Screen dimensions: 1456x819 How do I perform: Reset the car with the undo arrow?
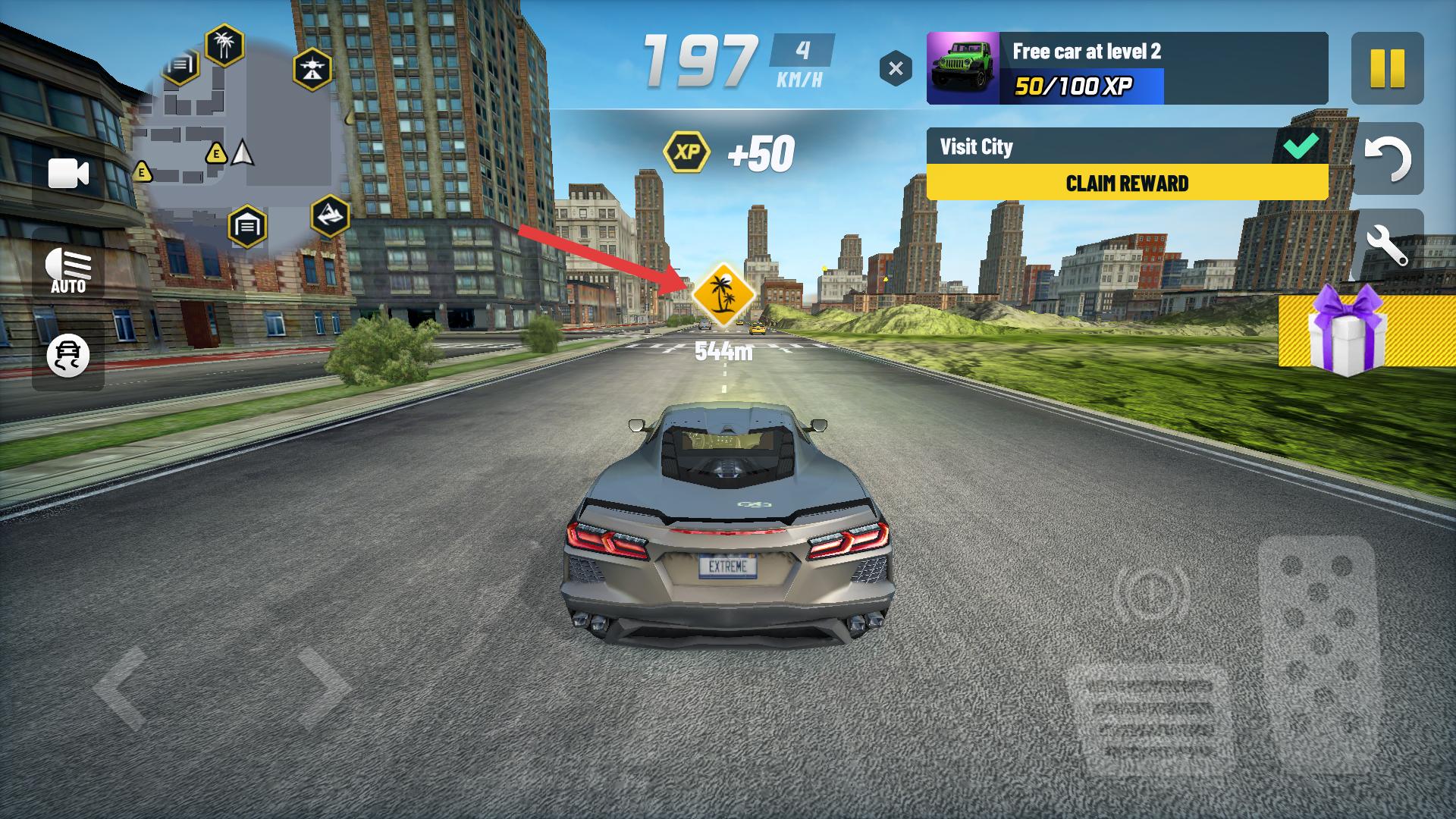coord(1387,158)
